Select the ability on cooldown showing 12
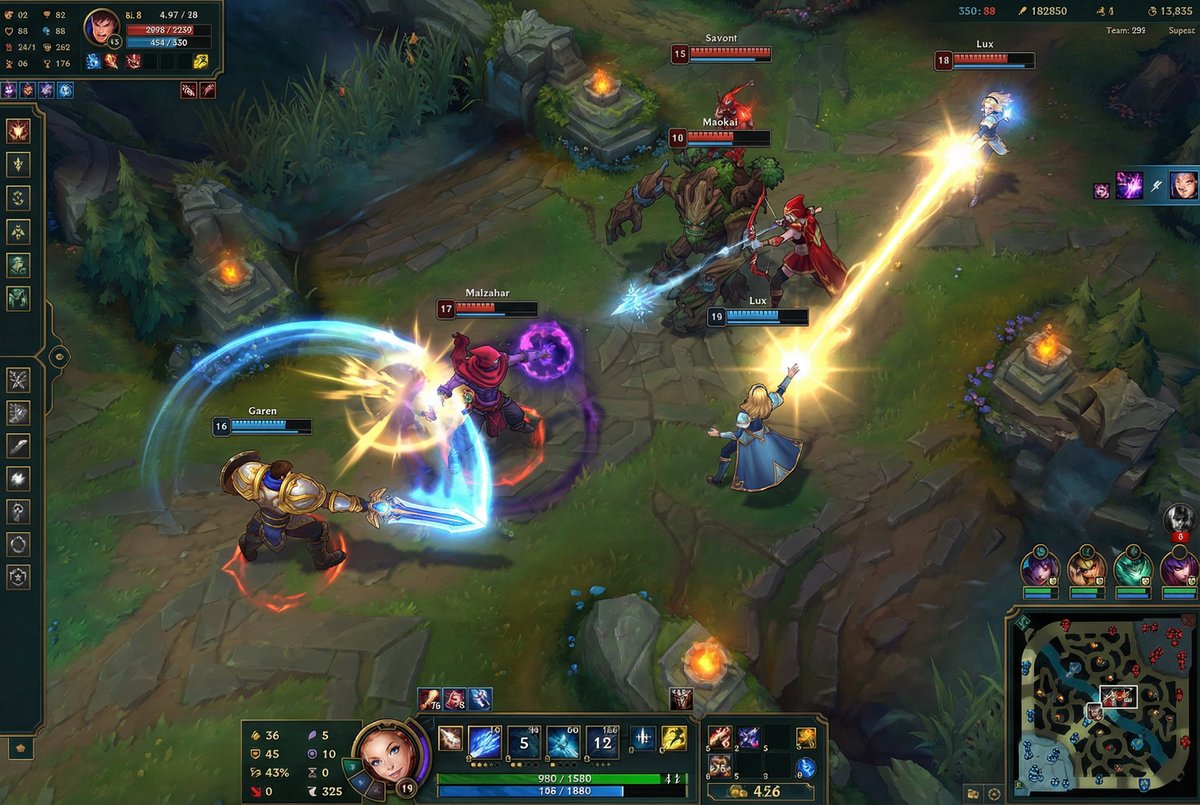The height and width of the screenshot is (805, 1200). click(602, 742)
